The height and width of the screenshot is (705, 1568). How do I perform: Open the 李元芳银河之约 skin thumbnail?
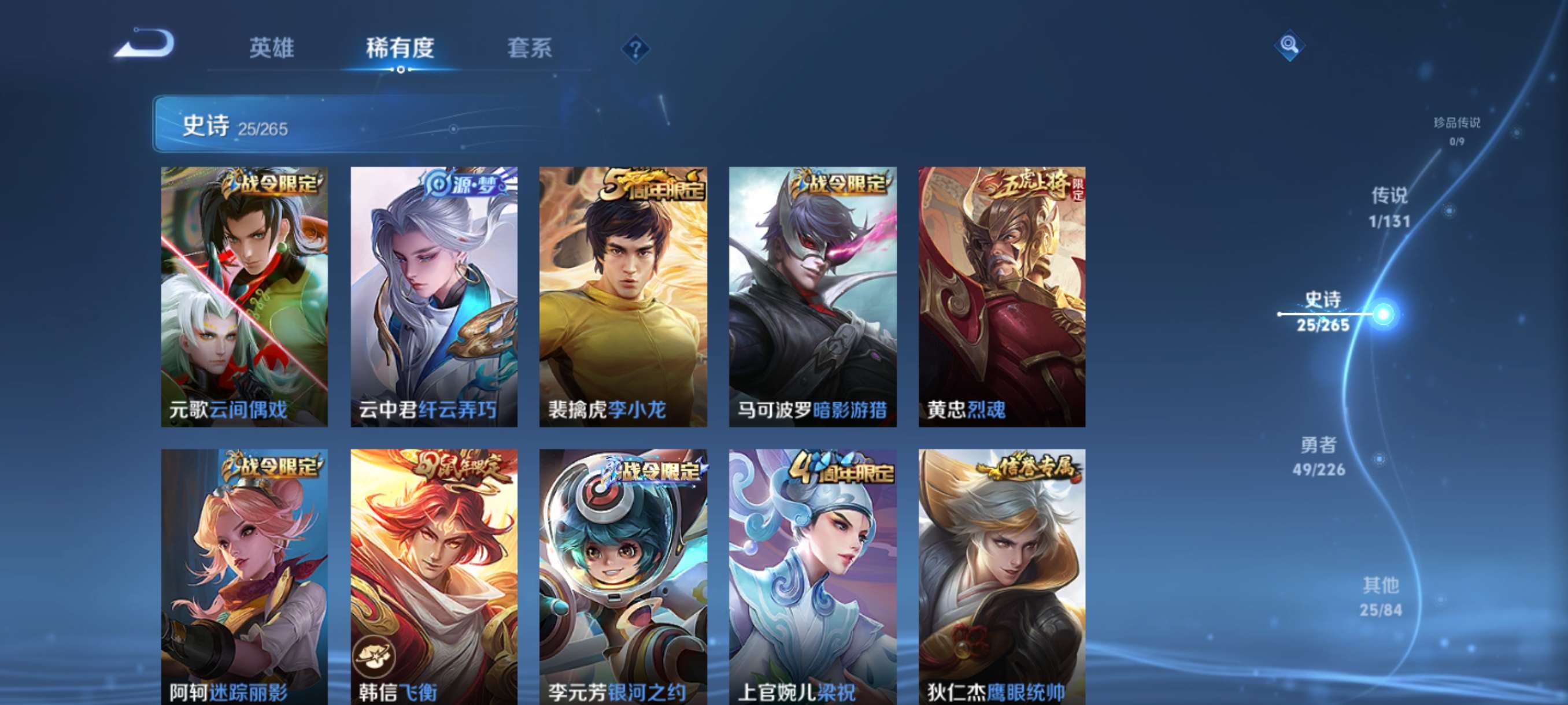click(x=623, y=575)
